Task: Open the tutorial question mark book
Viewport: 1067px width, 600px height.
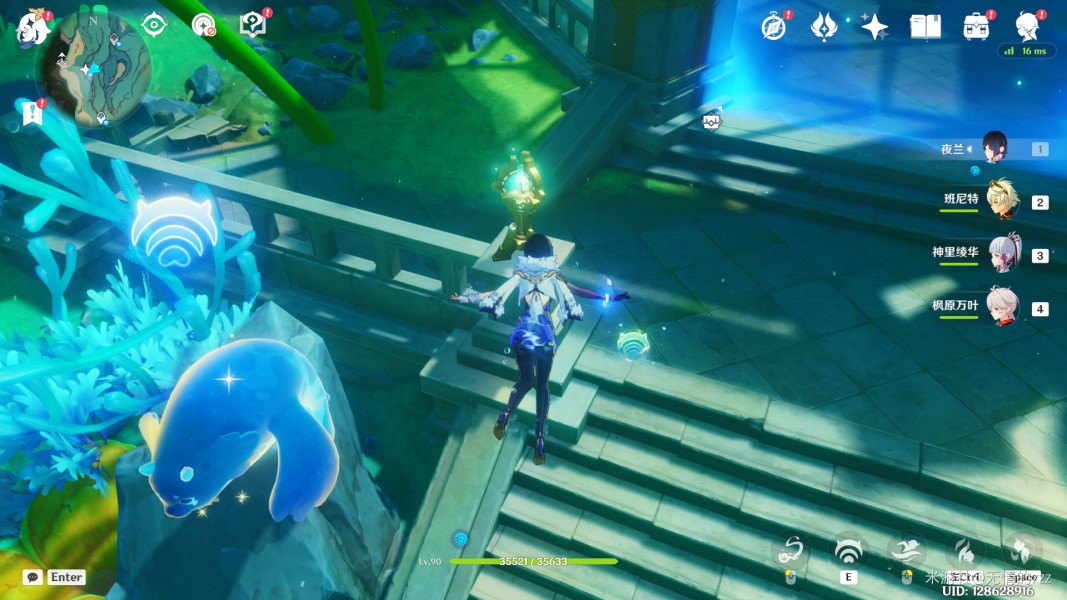Action: point(254,24)
